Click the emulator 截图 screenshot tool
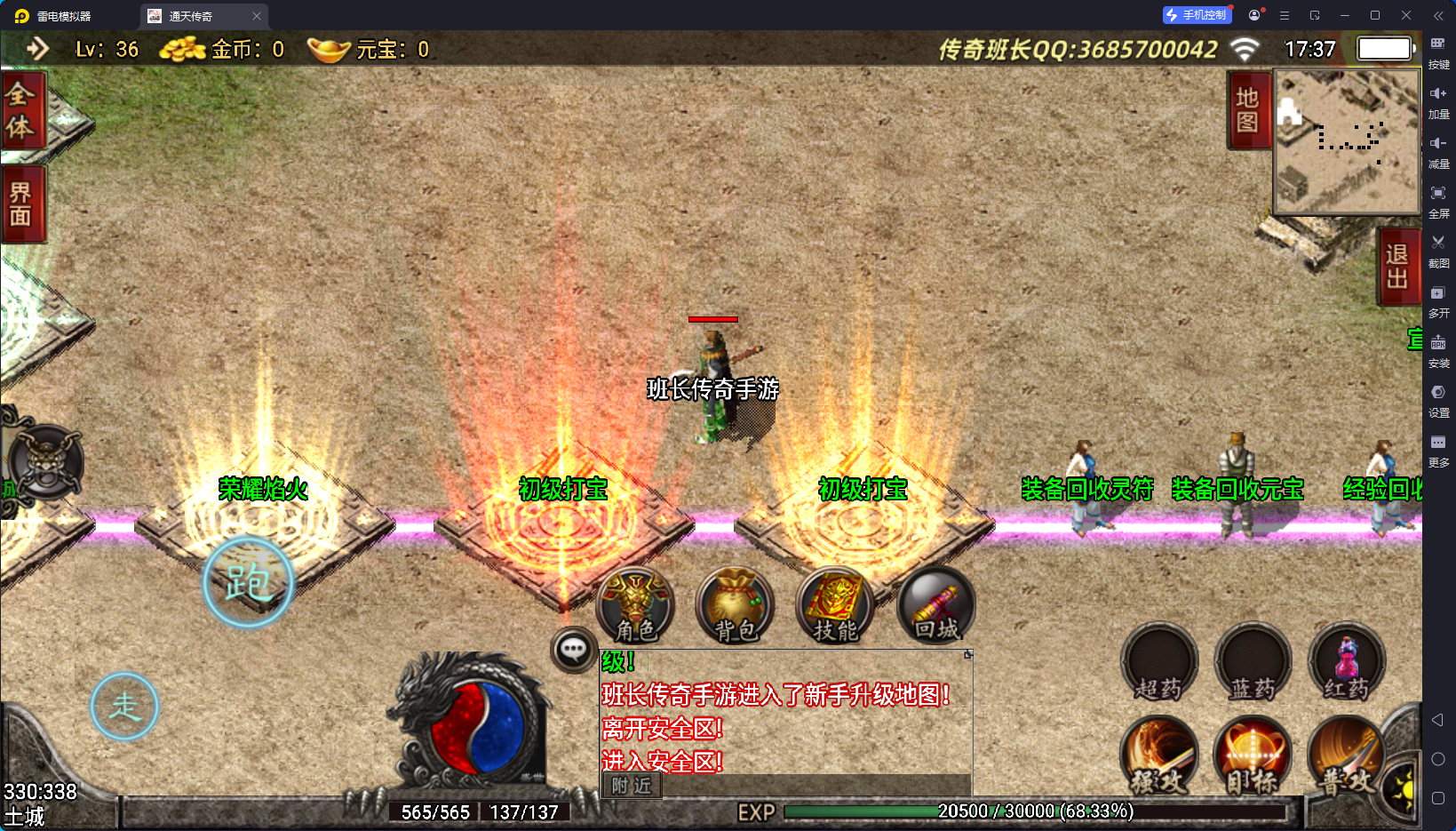1456x831 pixels. (1438, 249)
